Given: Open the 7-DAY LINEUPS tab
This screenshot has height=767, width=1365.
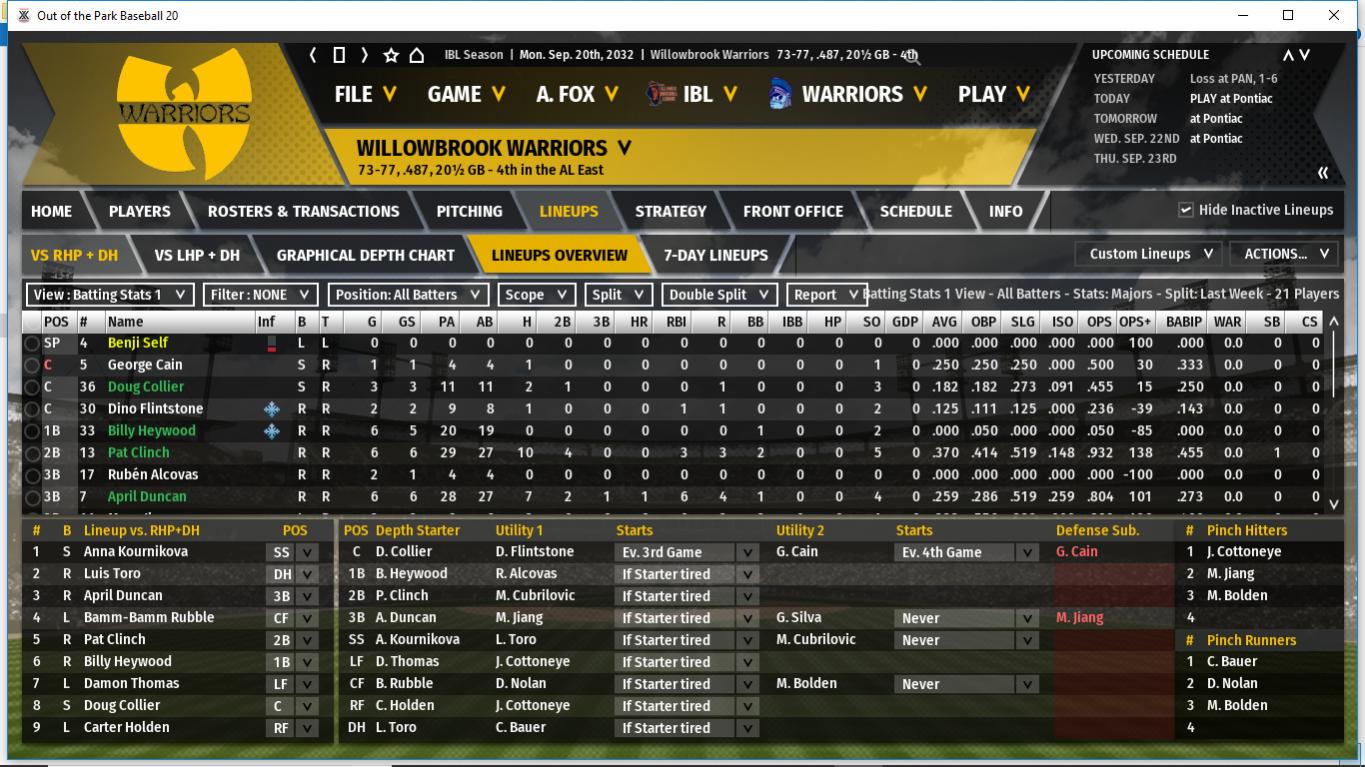Looking at the screenshot, I should [716, 255].
